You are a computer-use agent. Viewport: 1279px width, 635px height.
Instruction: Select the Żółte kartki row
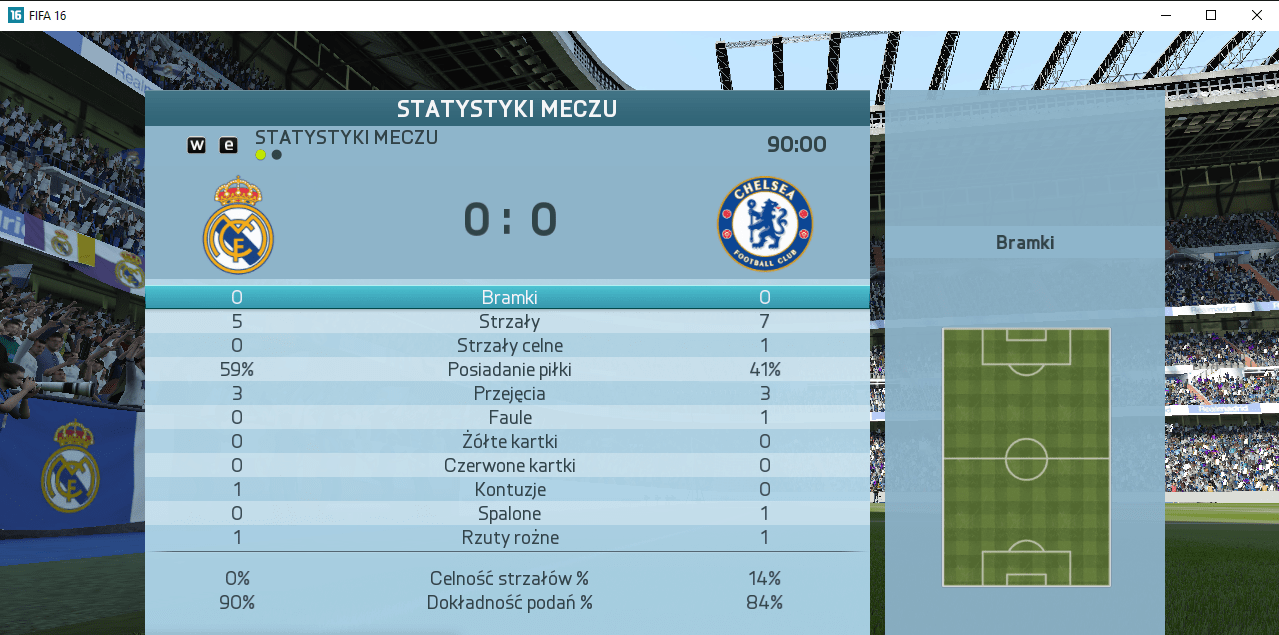[509, 442]
